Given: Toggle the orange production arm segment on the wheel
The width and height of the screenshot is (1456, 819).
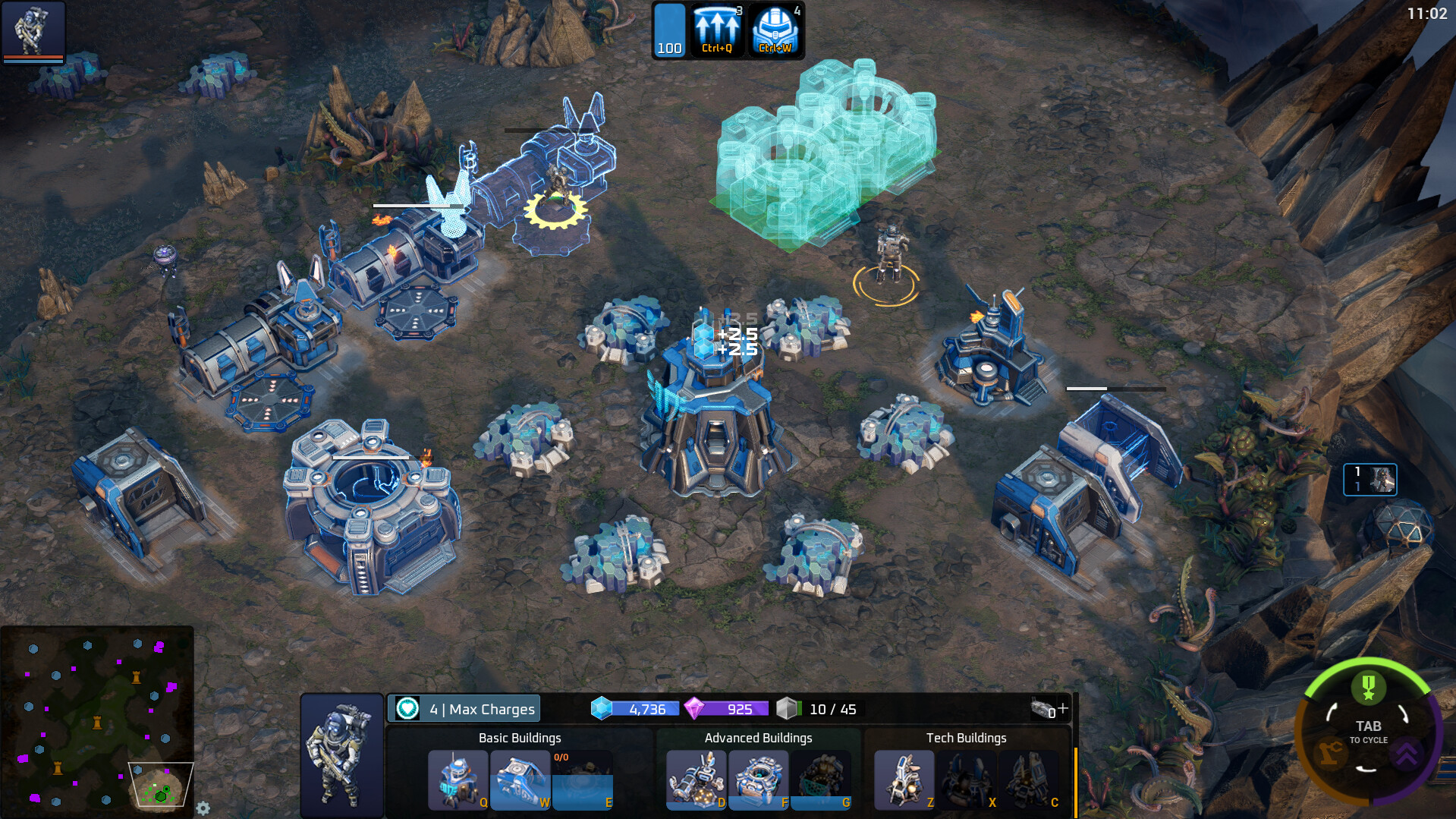Looking at the screenshot, I should 1329,753.
